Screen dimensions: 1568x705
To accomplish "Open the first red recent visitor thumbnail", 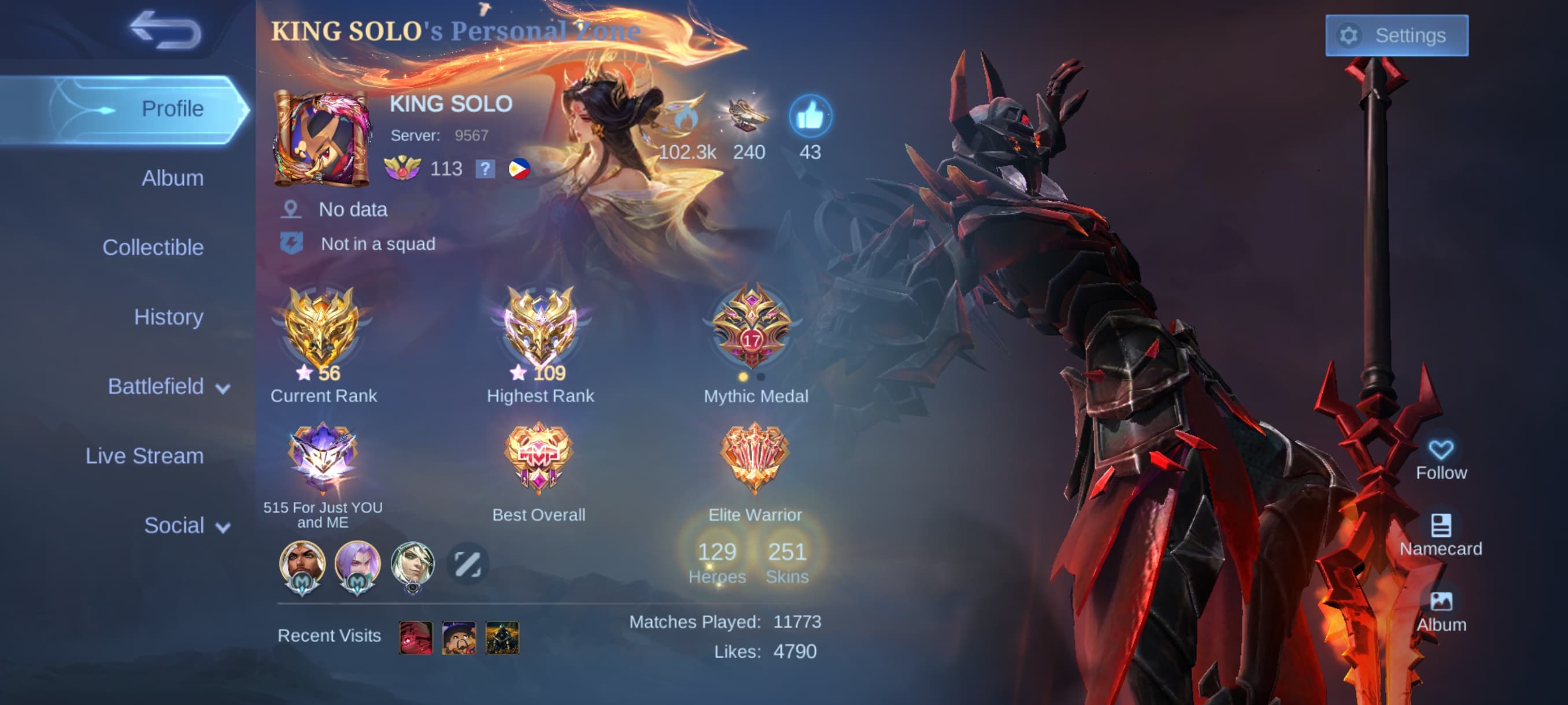I will [x=416, y=636].
